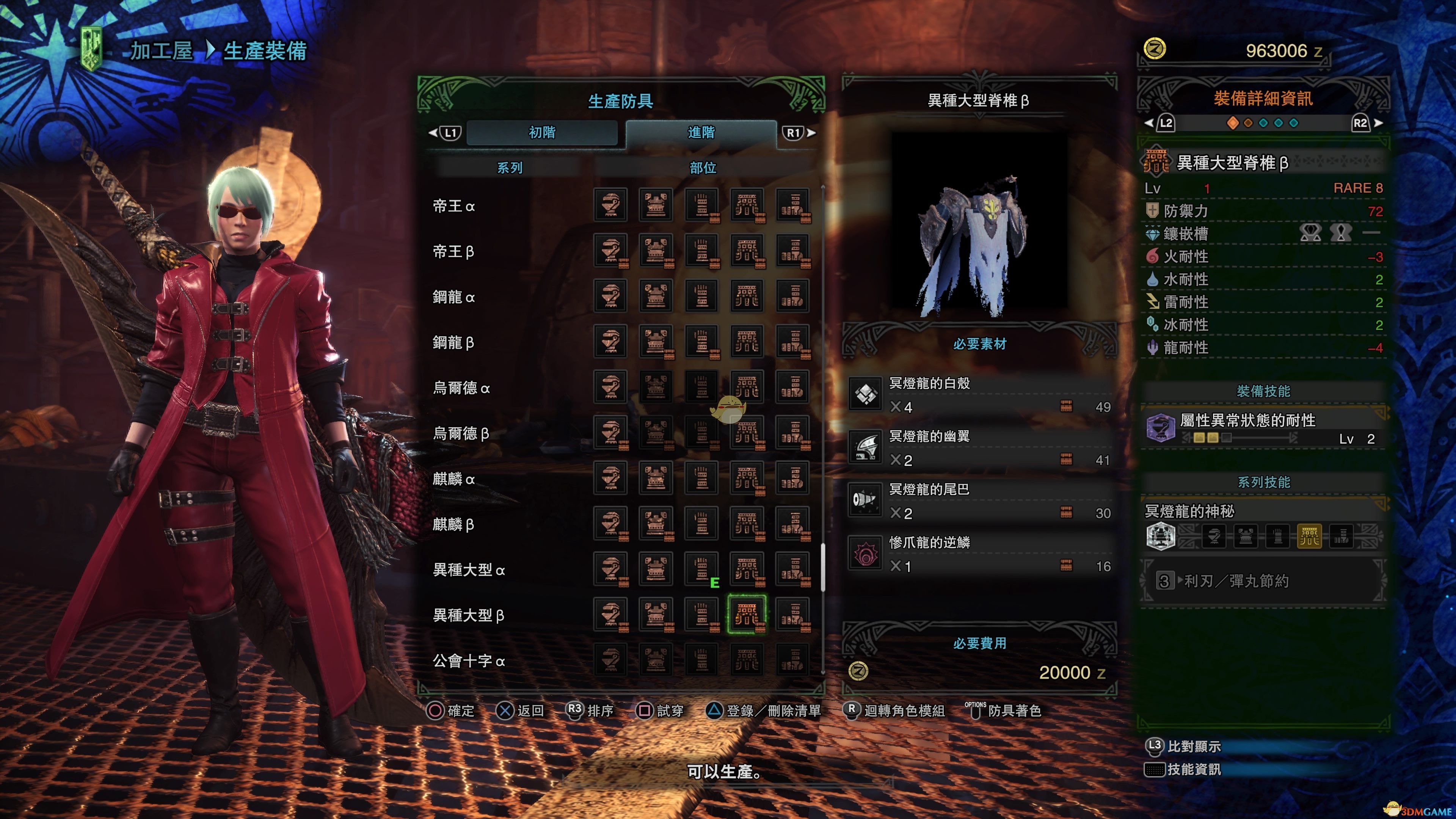This screenshot has width=1456, height=819.
Task: Switch to the 初階 armor tab
Action: pyautogui.click(x=541, y=132)
